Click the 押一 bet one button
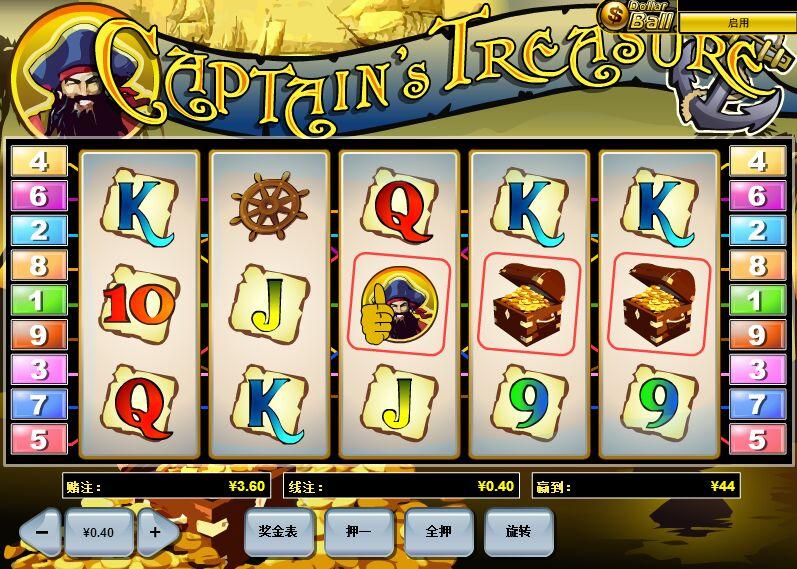This screenshot has width=797, height=569. coord(359,532)
